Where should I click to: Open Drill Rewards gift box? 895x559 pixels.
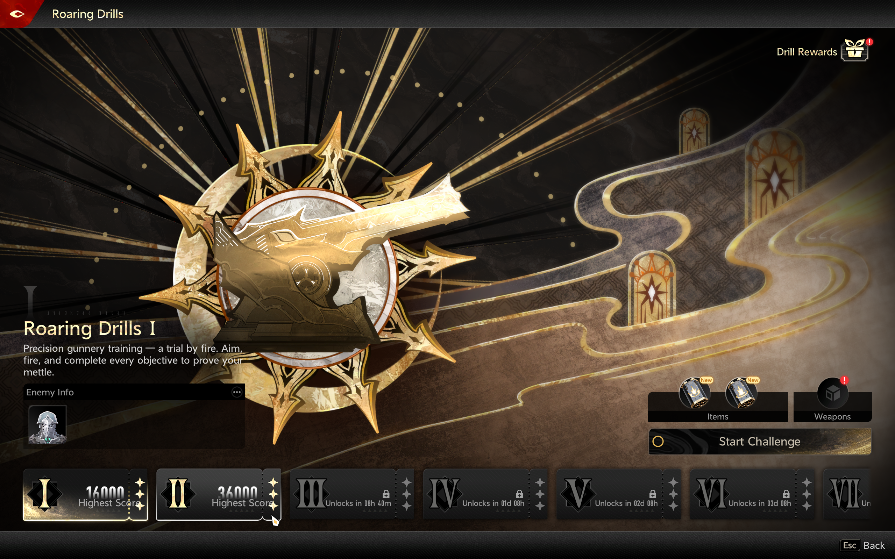tap(854, 50)
